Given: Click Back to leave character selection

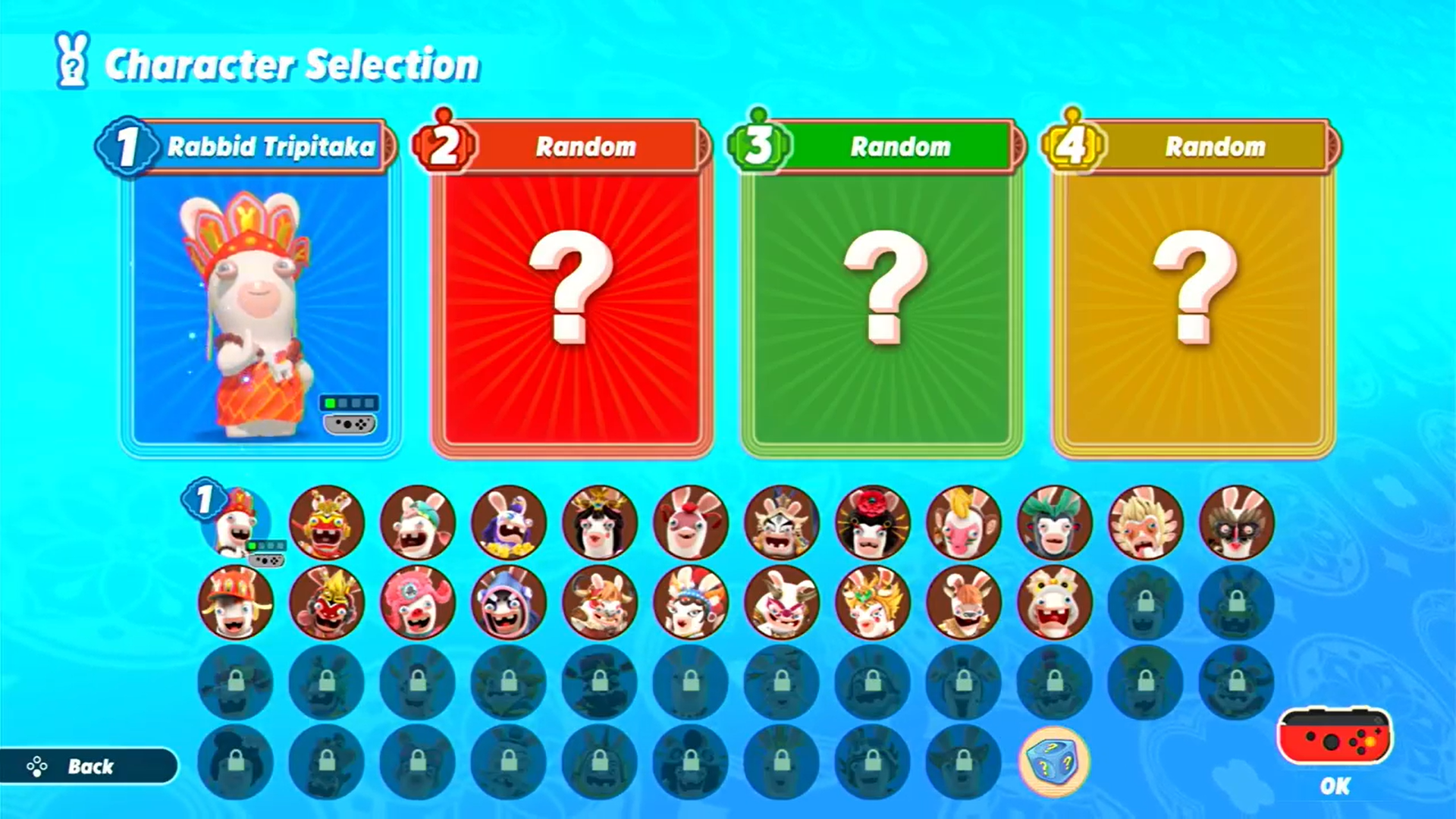Looking at the screenshot, I should point(91,767).
